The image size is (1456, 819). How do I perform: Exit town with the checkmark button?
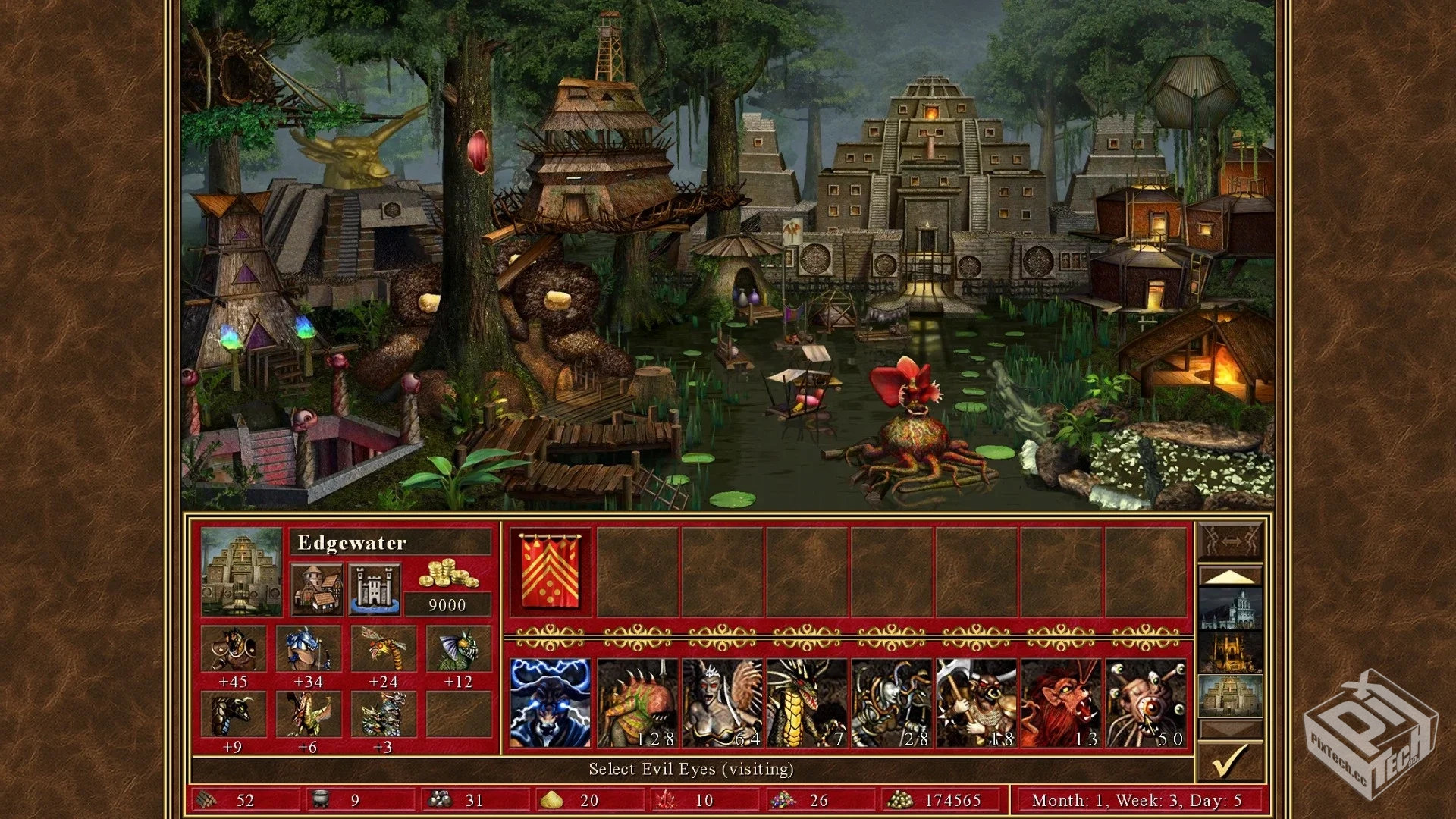click(1230, 761)
